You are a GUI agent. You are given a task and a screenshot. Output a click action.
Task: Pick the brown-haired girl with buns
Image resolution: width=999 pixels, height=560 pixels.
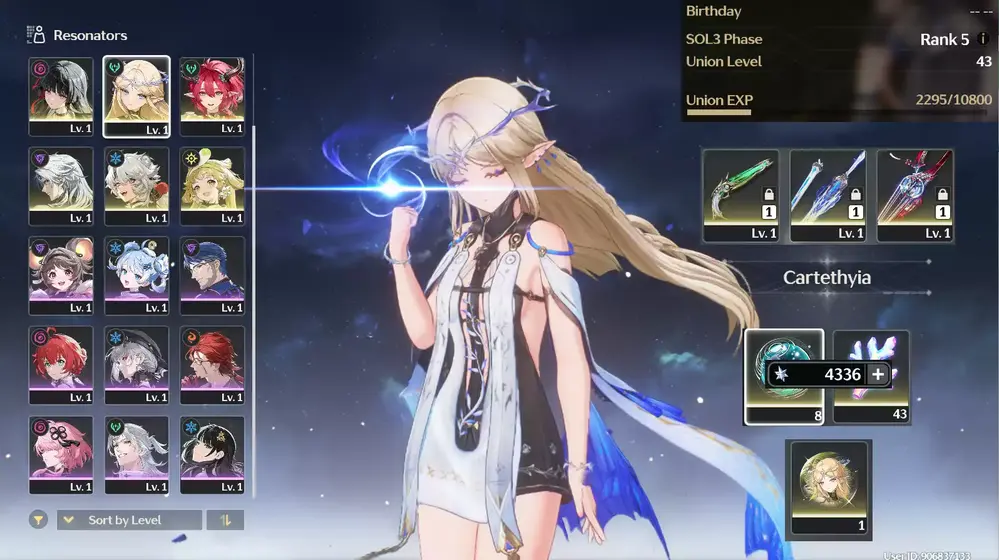[x=61, y=274]
